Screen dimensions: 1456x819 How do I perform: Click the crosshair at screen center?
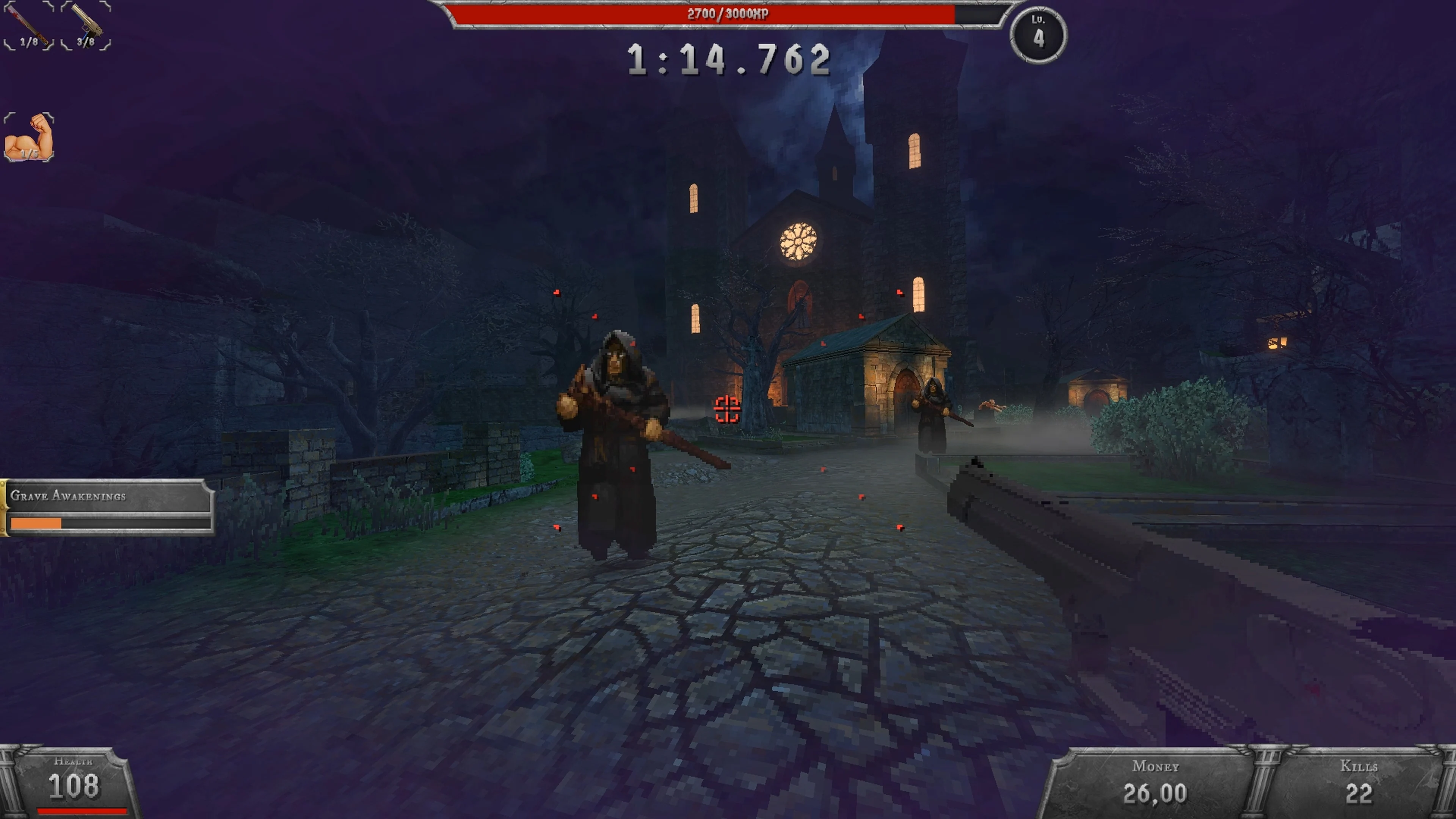(728, 409)
